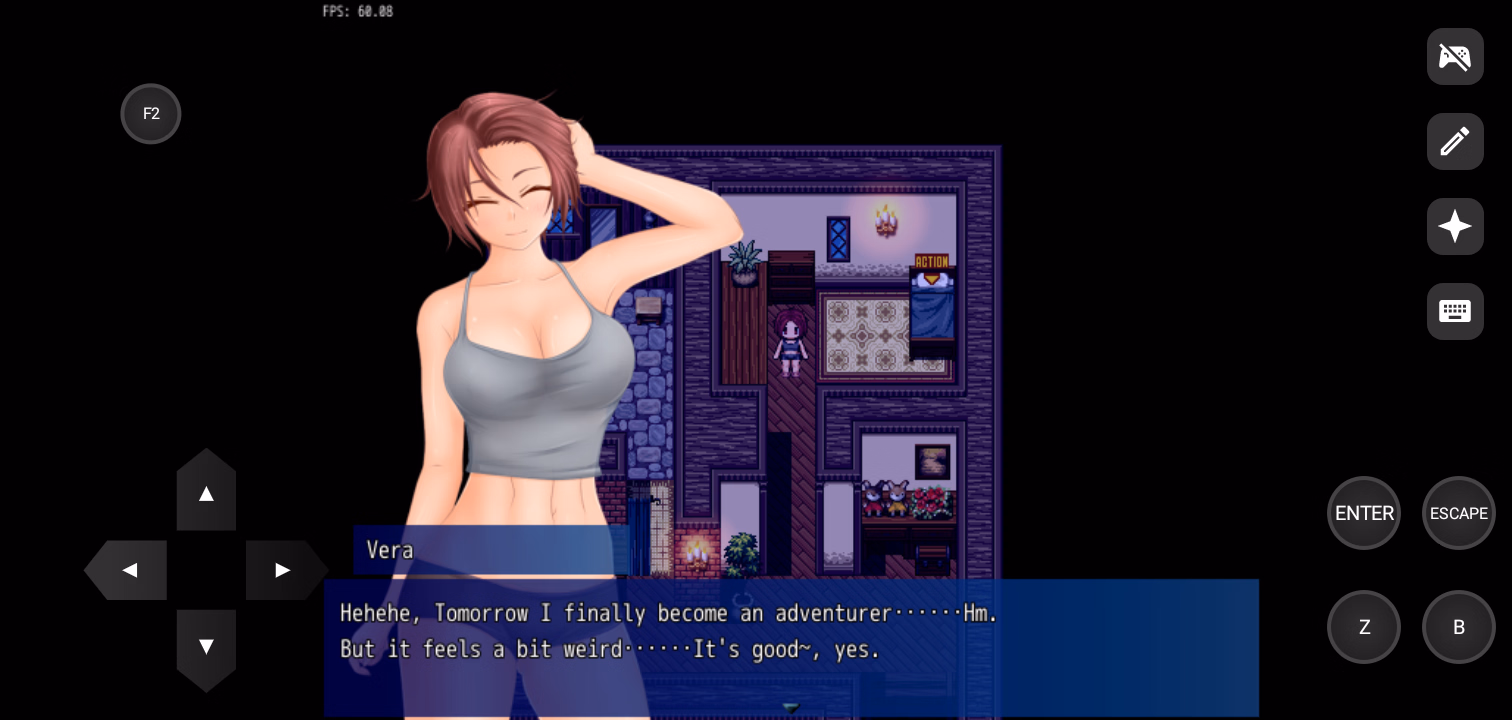Tap the F2 overlay button
The width and height of the screenshot is (1512, 720).
tap(151, 114)
